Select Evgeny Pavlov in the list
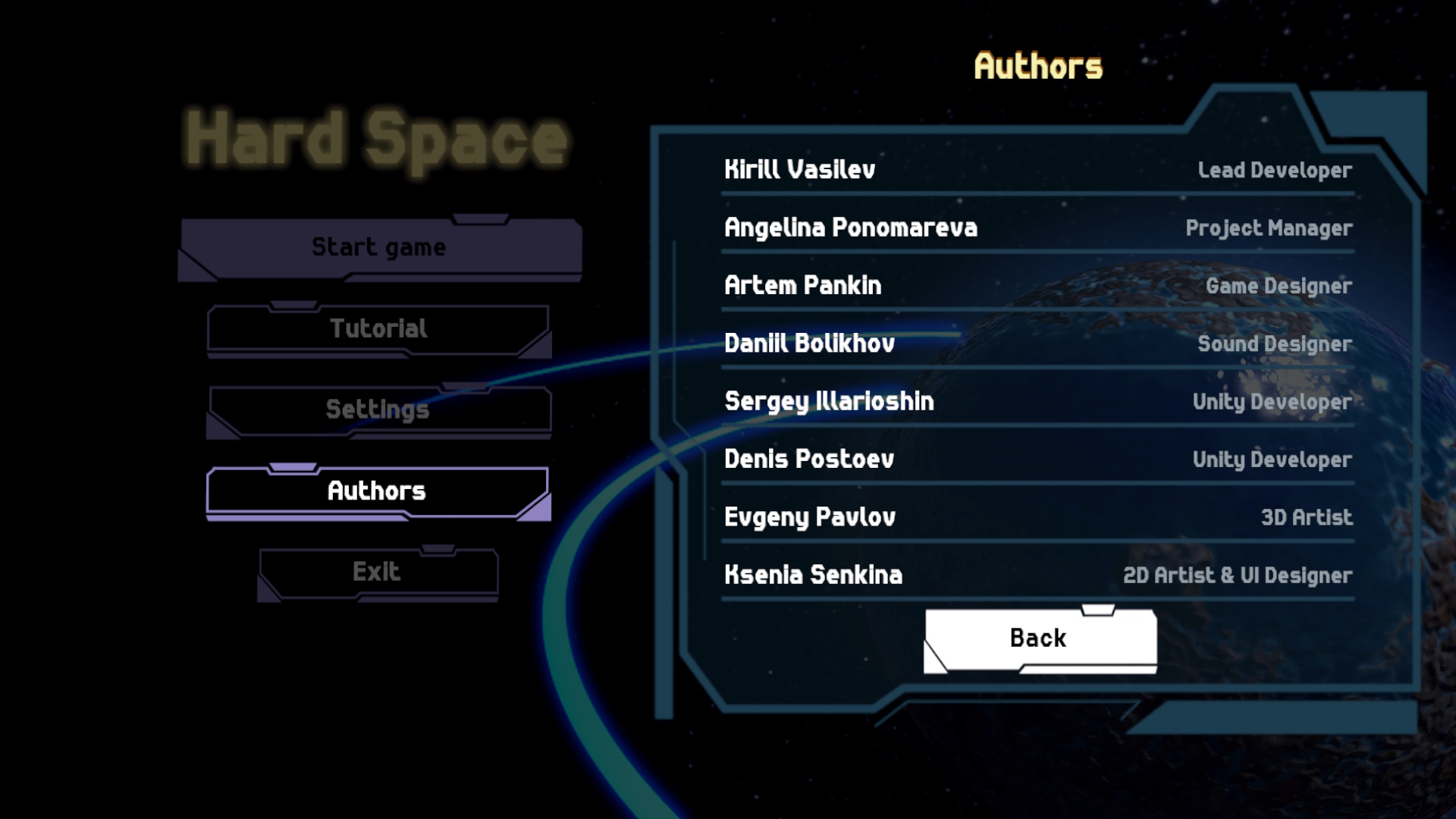1456x819 pixels. click(x=808, y=517)
